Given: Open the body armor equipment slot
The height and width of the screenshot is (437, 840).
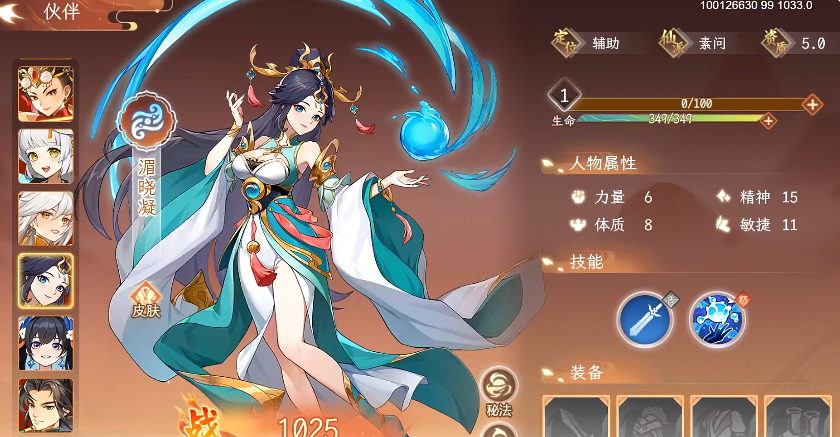Looking at the screenshot, I should click(723, 417).
